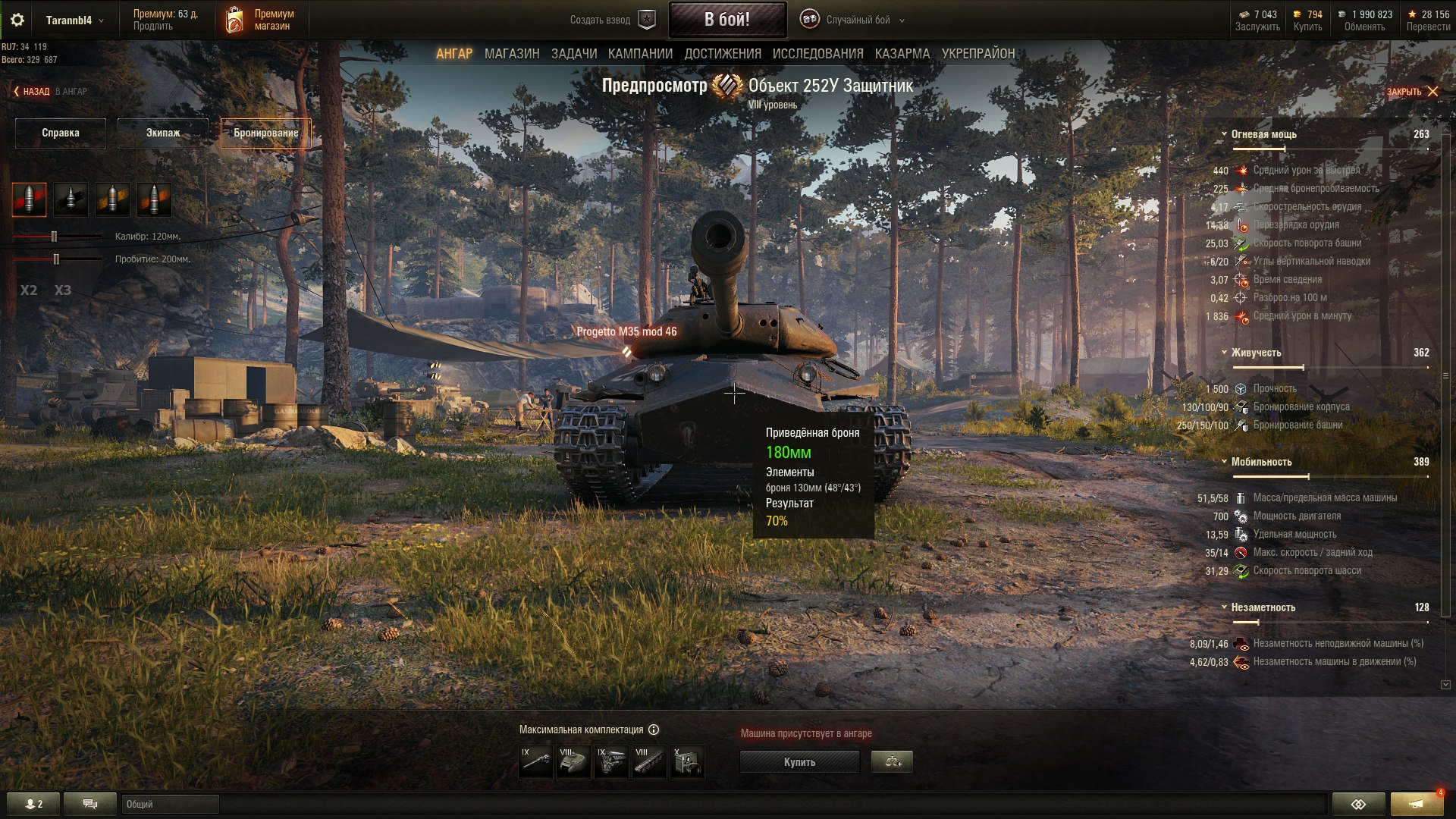Open the Случайный бой battle mode dropdown
Image resolution: width=1456 pixels, height=819 pixels.
(858, 20)
